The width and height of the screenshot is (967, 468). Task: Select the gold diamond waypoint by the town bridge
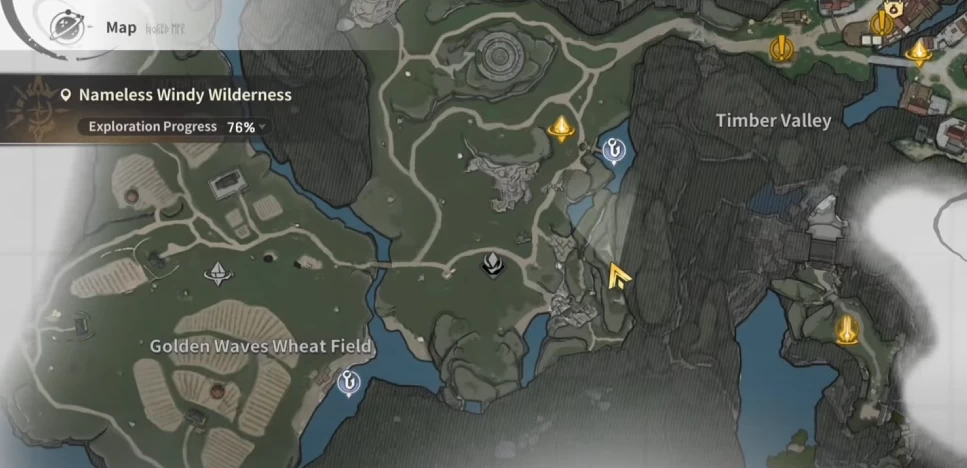tap(918, 52)
